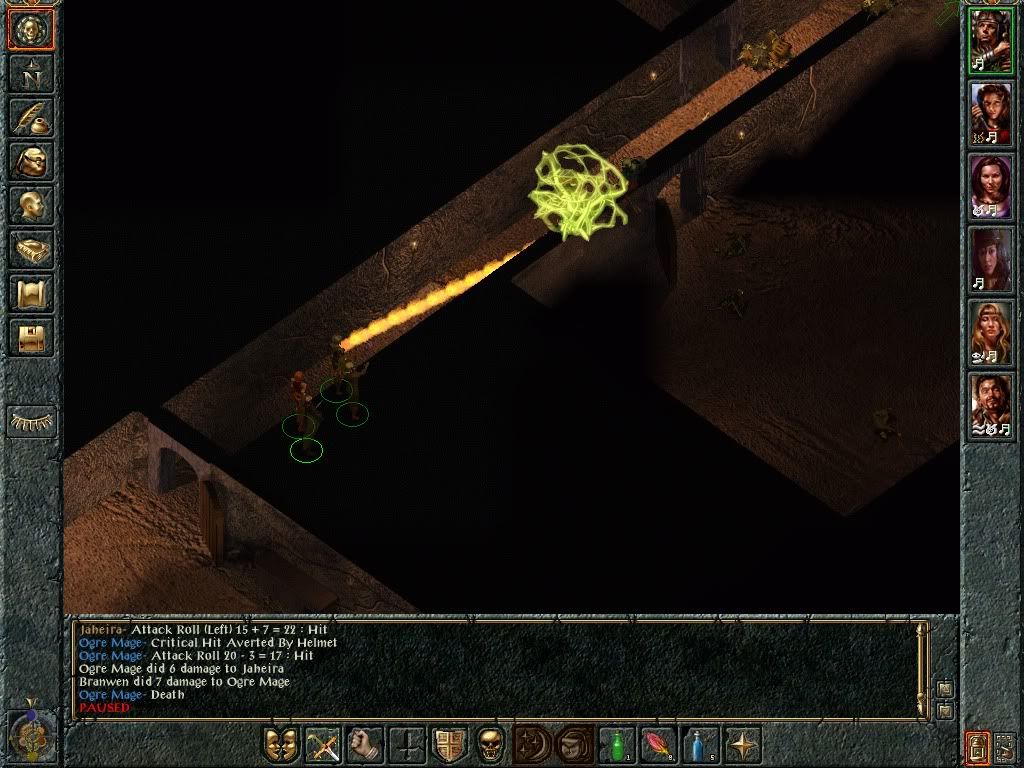Open the mage spellbook icon
1024x768 pixels.
31,249
